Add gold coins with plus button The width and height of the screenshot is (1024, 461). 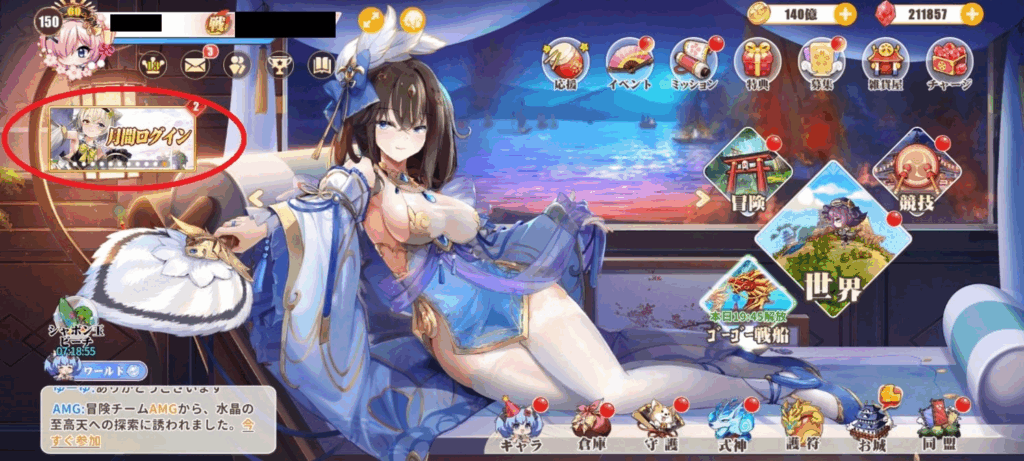pos(845,14)
